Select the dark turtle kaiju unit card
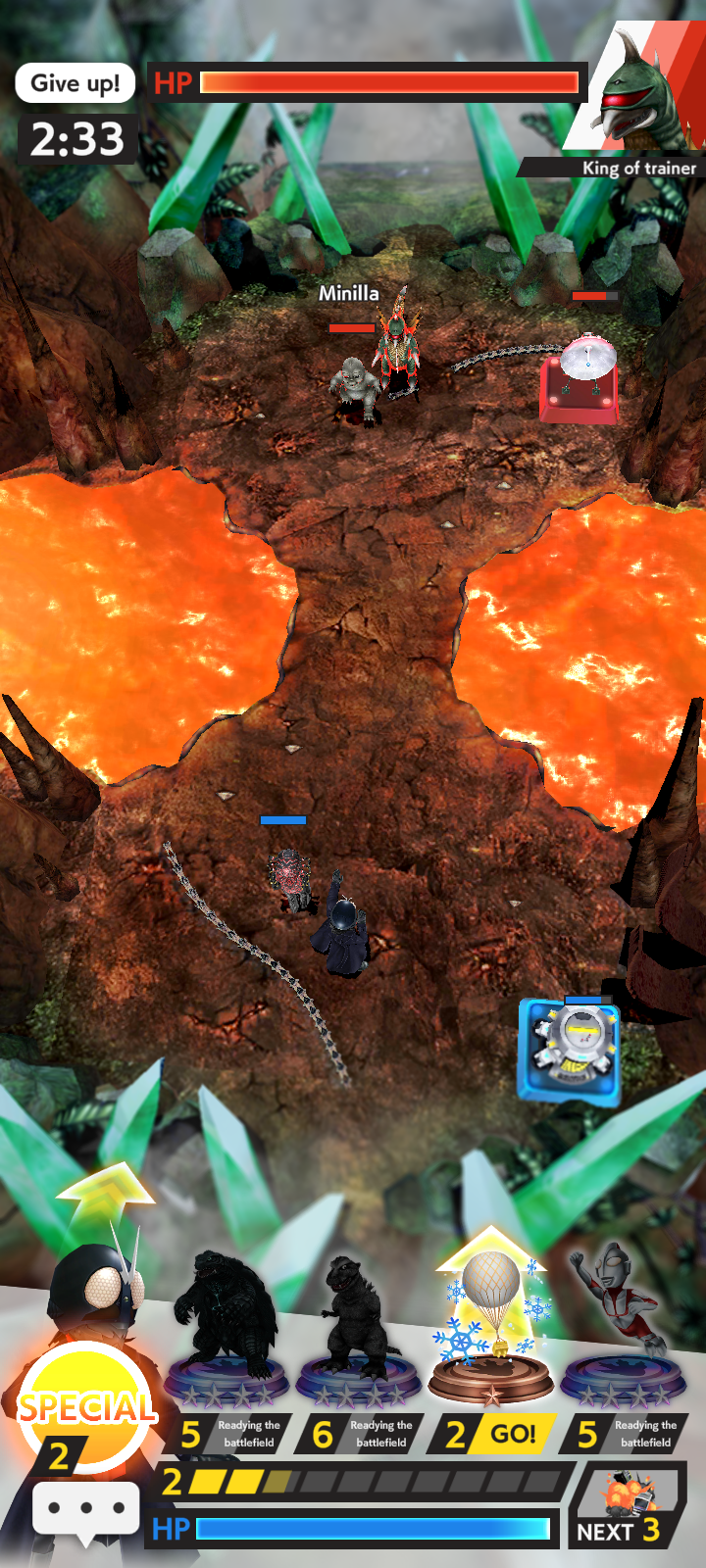Image resolution: width=706 pixels, height=1568 pixels. tap(226, 1333)
